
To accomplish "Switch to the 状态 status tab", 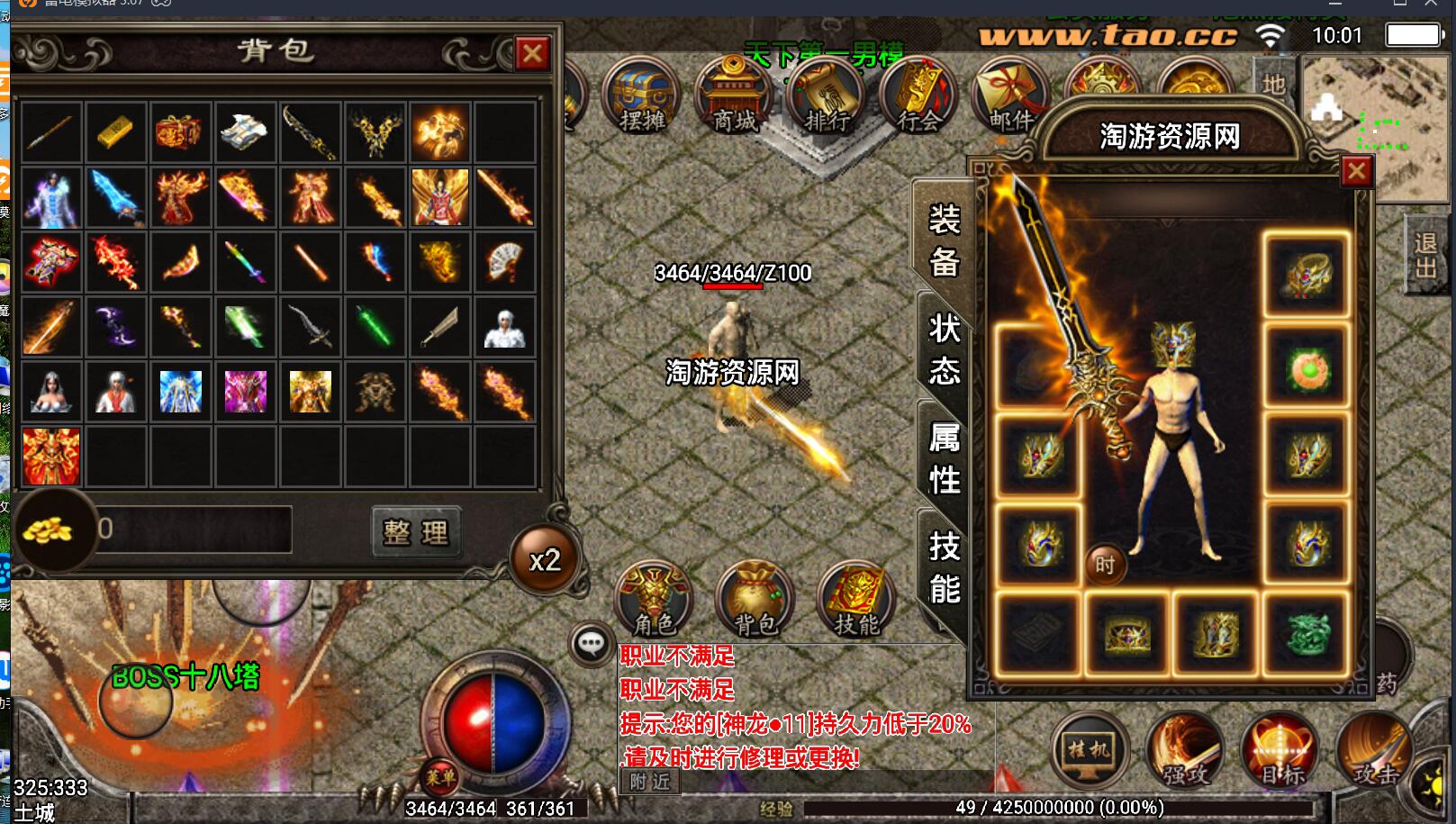I will [x=944, y=349].
